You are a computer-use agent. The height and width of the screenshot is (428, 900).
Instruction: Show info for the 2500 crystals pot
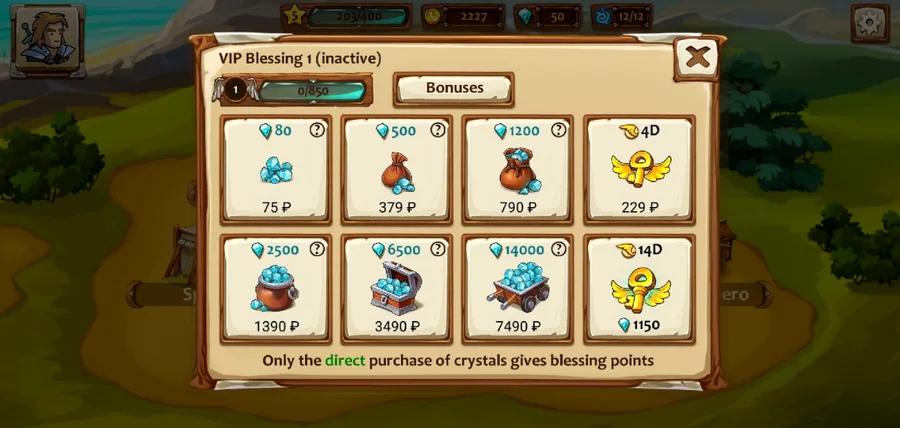coord(317,249)
